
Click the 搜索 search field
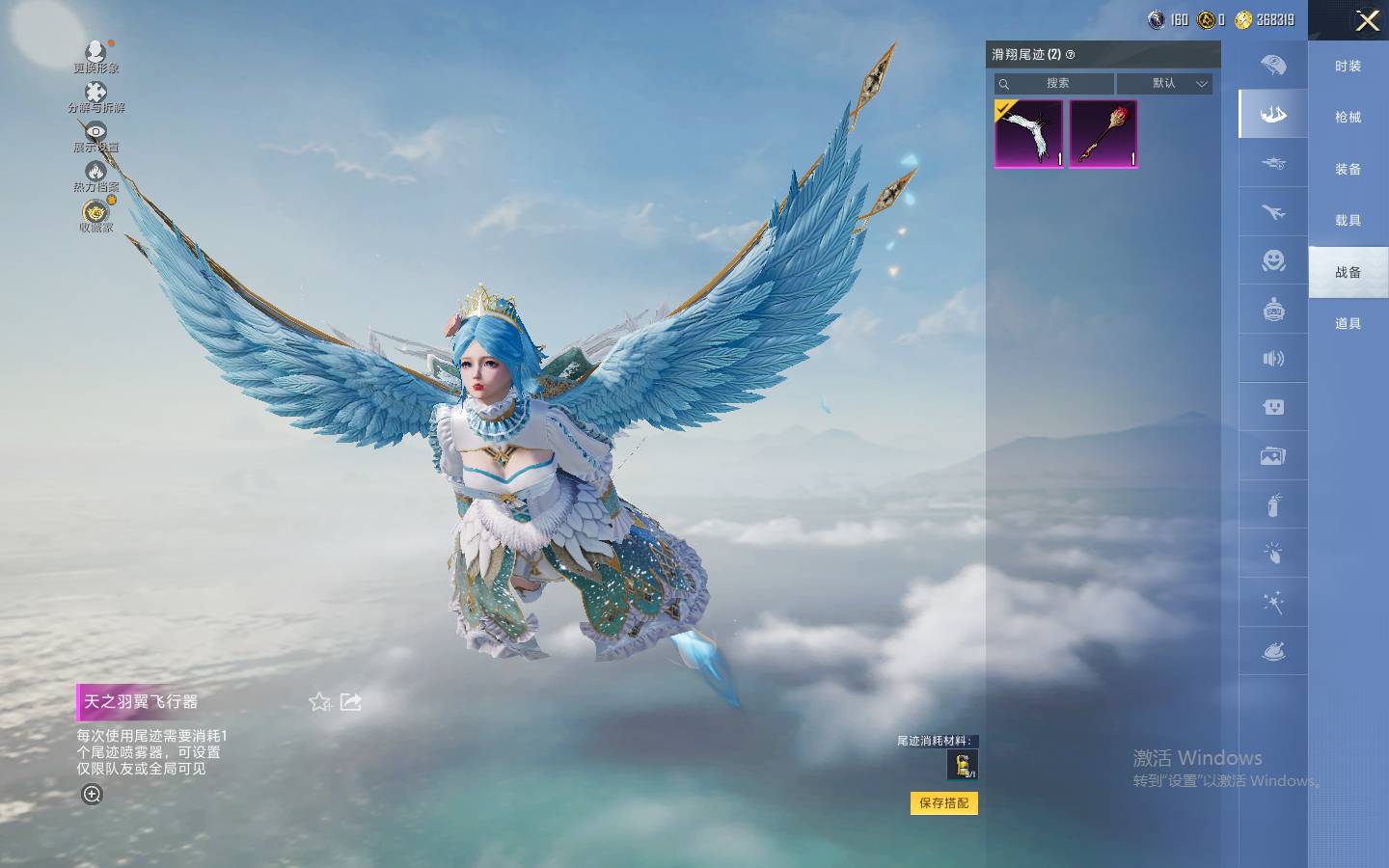click(1056, 84)
